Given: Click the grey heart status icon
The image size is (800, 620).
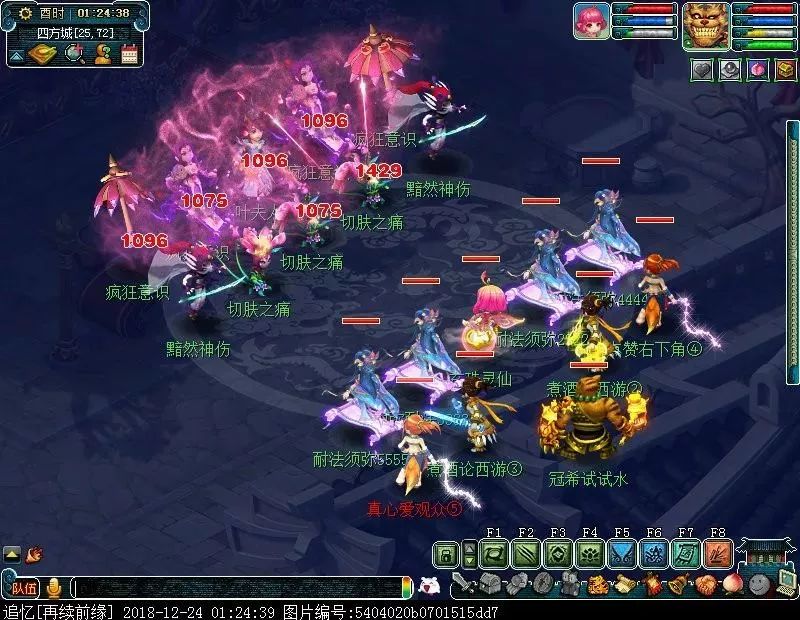Looking at the screenshot, I should pyautogui.click(x=703, y=70).
